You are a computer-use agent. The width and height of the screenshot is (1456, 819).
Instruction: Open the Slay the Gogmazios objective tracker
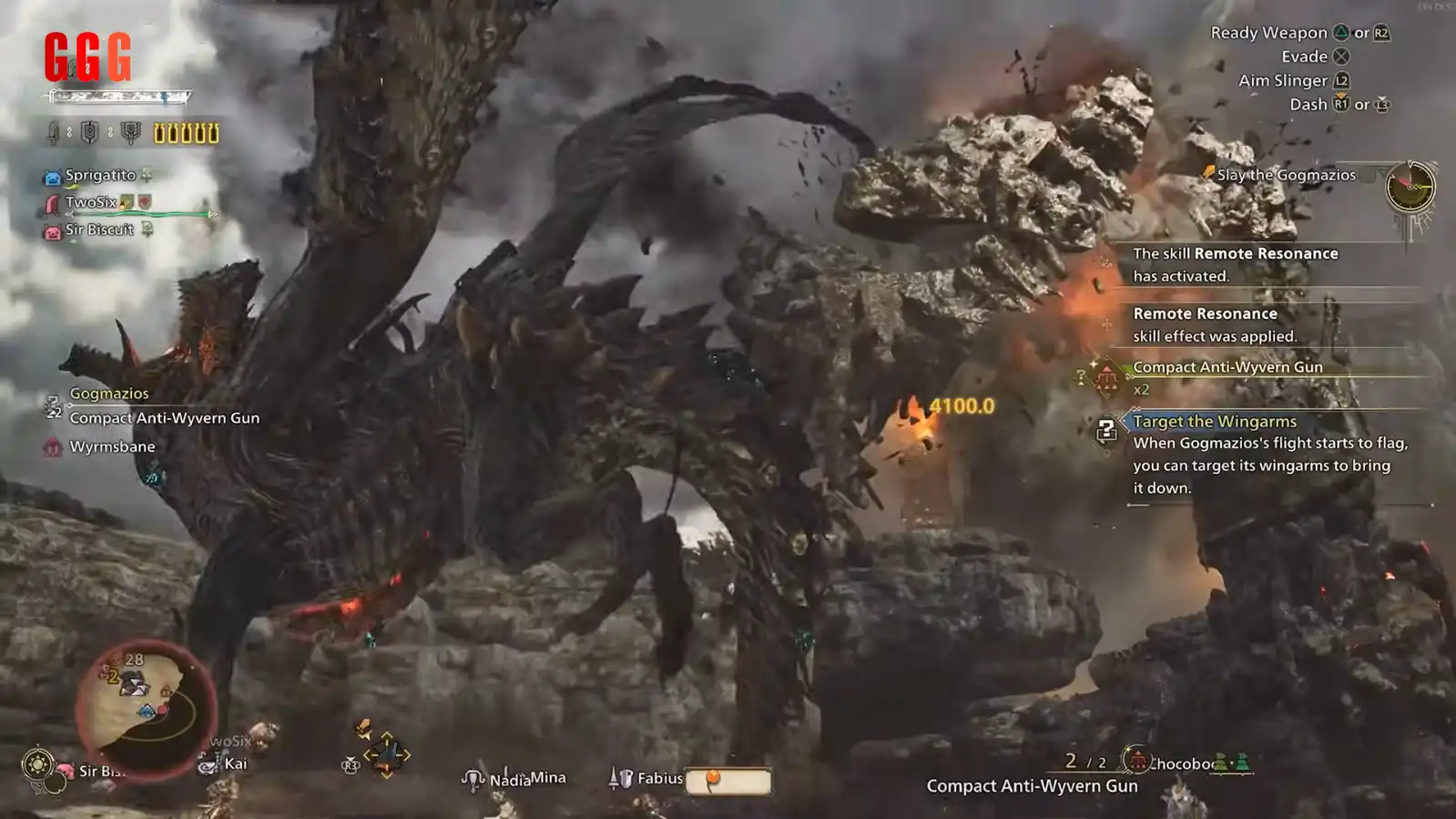tap(1286, 175)
